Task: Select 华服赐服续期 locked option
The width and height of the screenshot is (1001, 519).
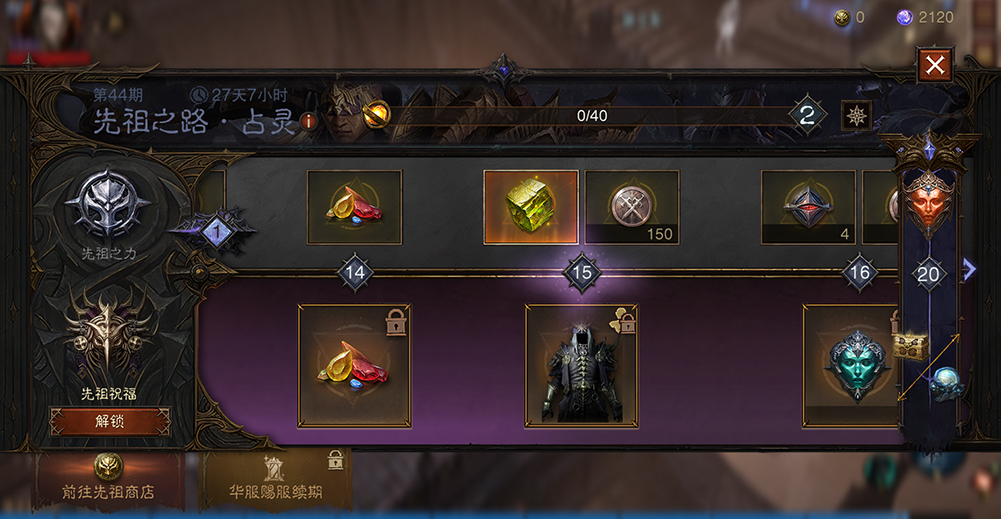Action: coord(277,480)
